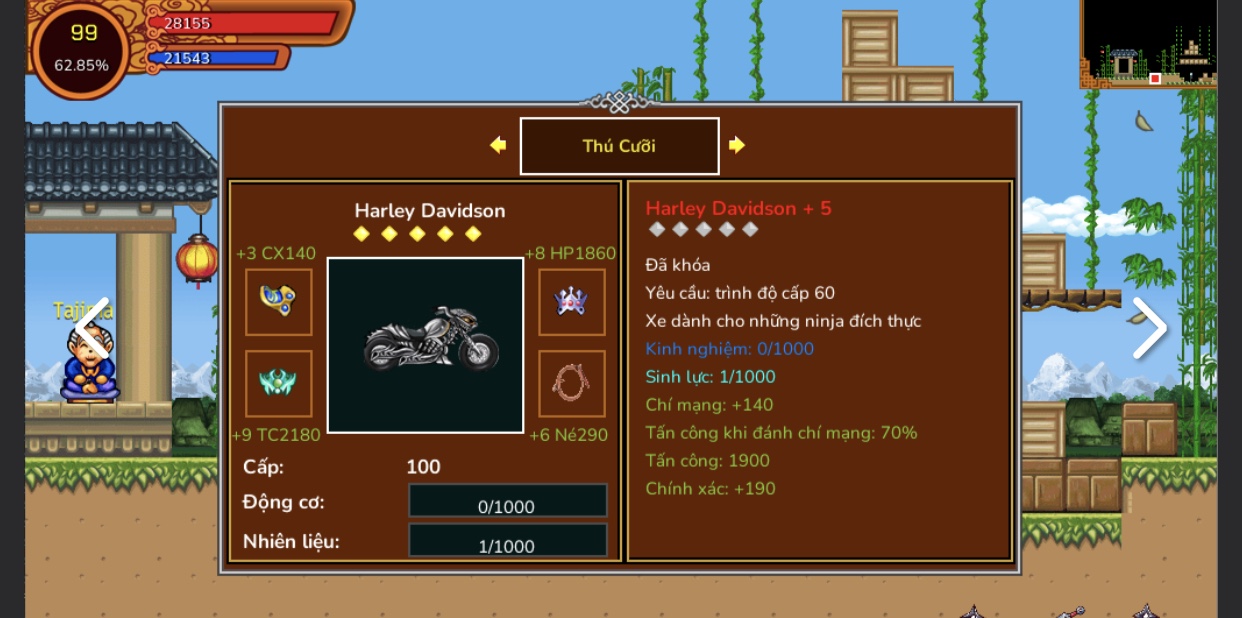Go to previous image with left white chevron

[x=92, y=328]
